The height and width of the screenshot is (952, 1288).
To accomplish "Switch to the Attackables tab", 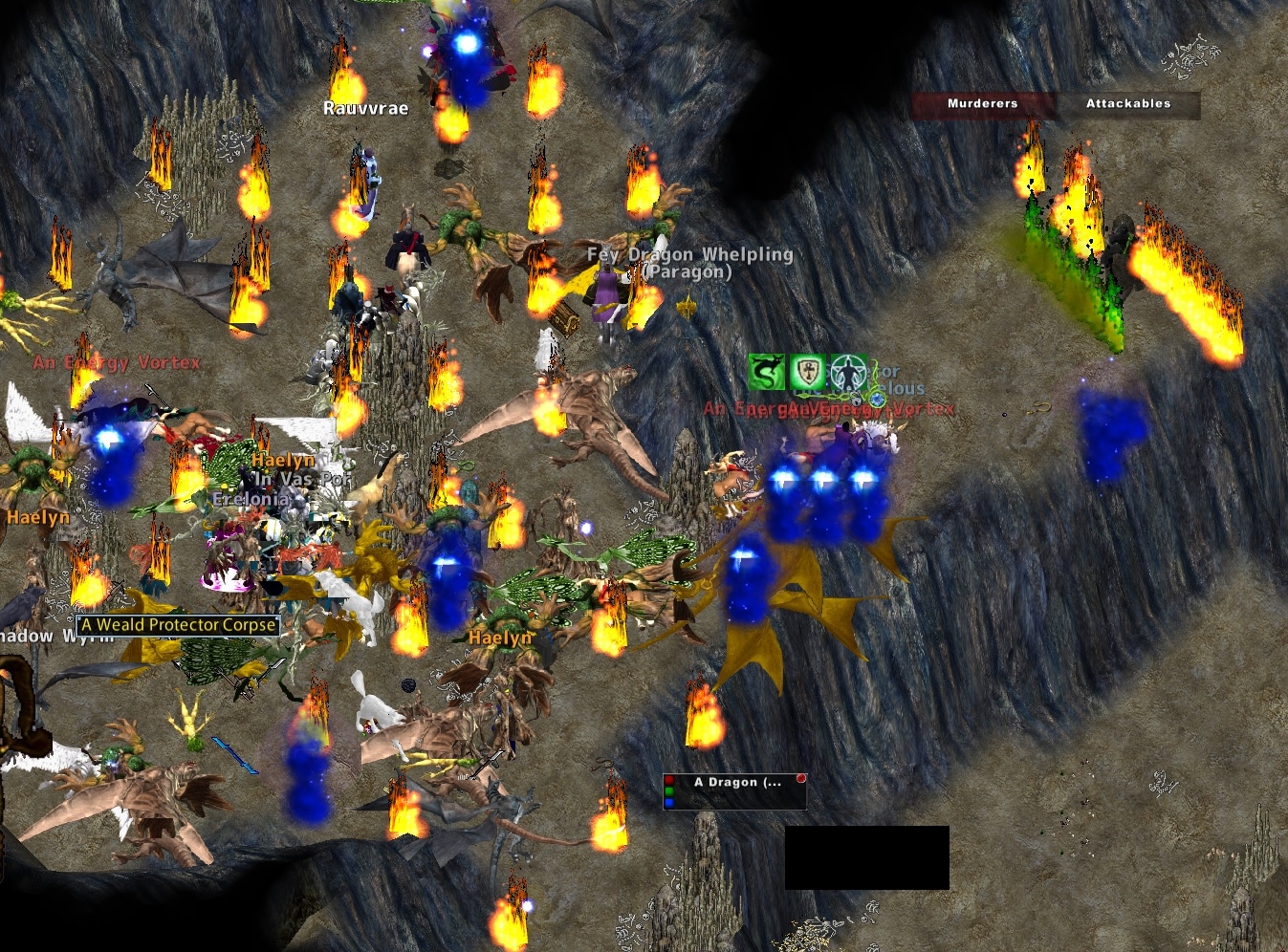I will [x=1127, y=104].
